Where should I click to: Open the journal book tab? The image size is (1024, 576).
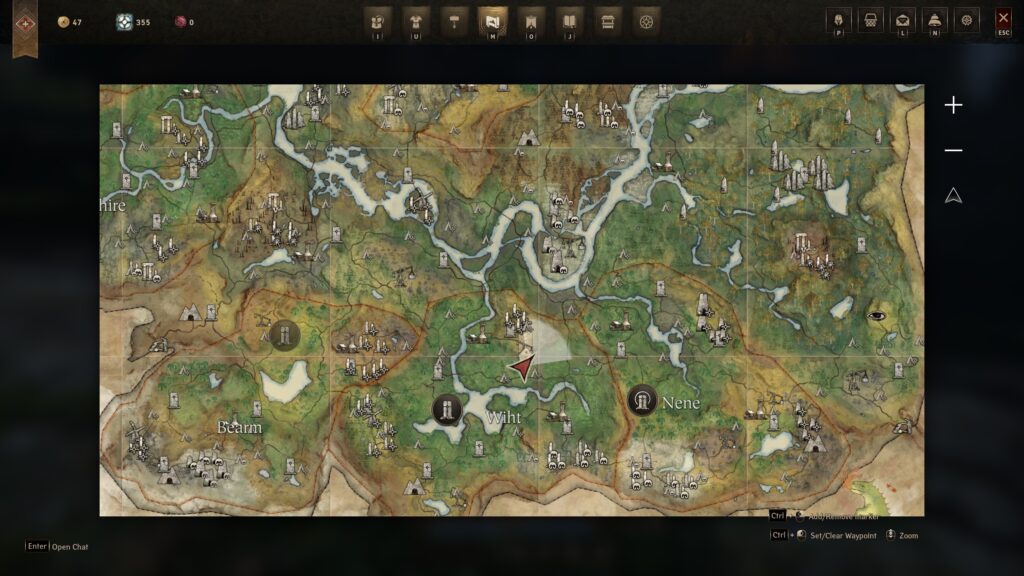click(x=569, y=20)
